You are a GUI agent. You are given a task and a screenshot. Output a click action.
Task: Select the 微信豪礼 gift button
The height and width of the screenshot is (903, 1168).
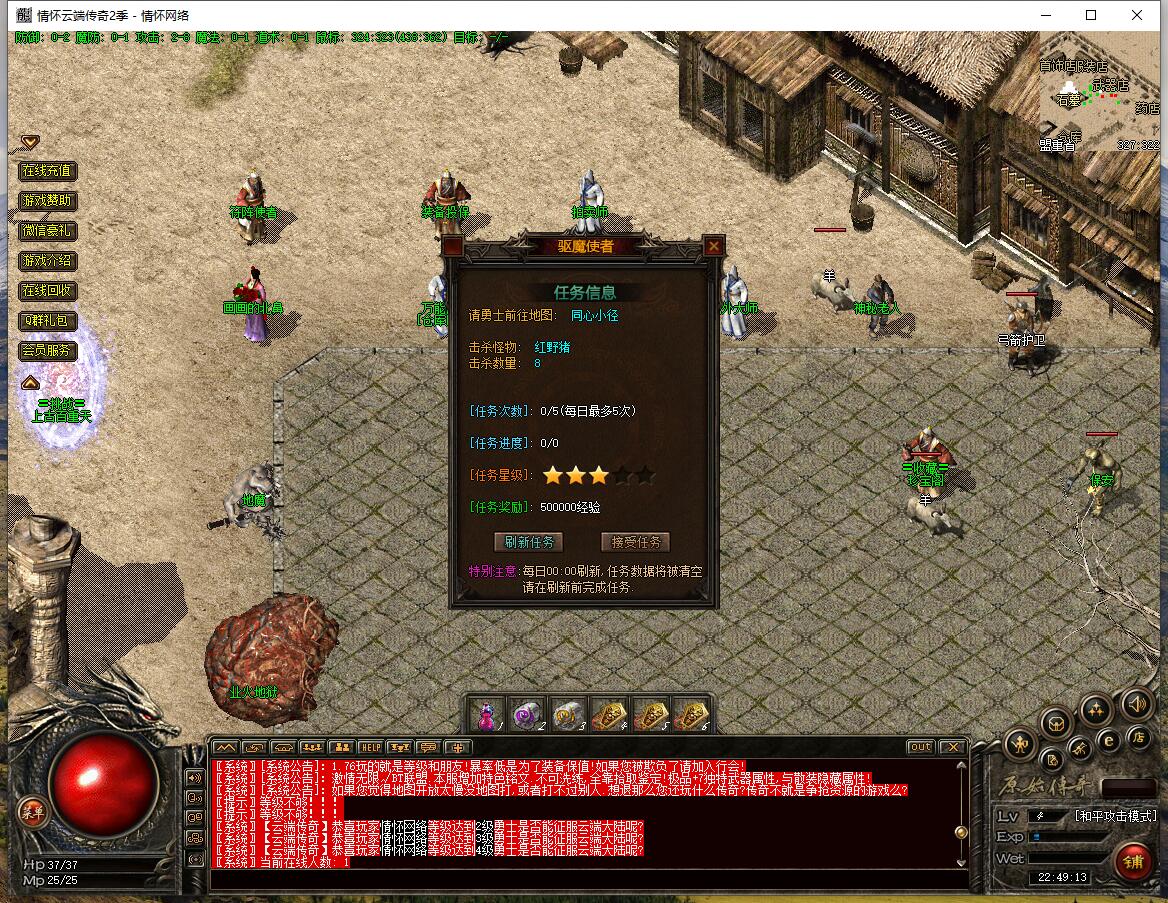48,231
